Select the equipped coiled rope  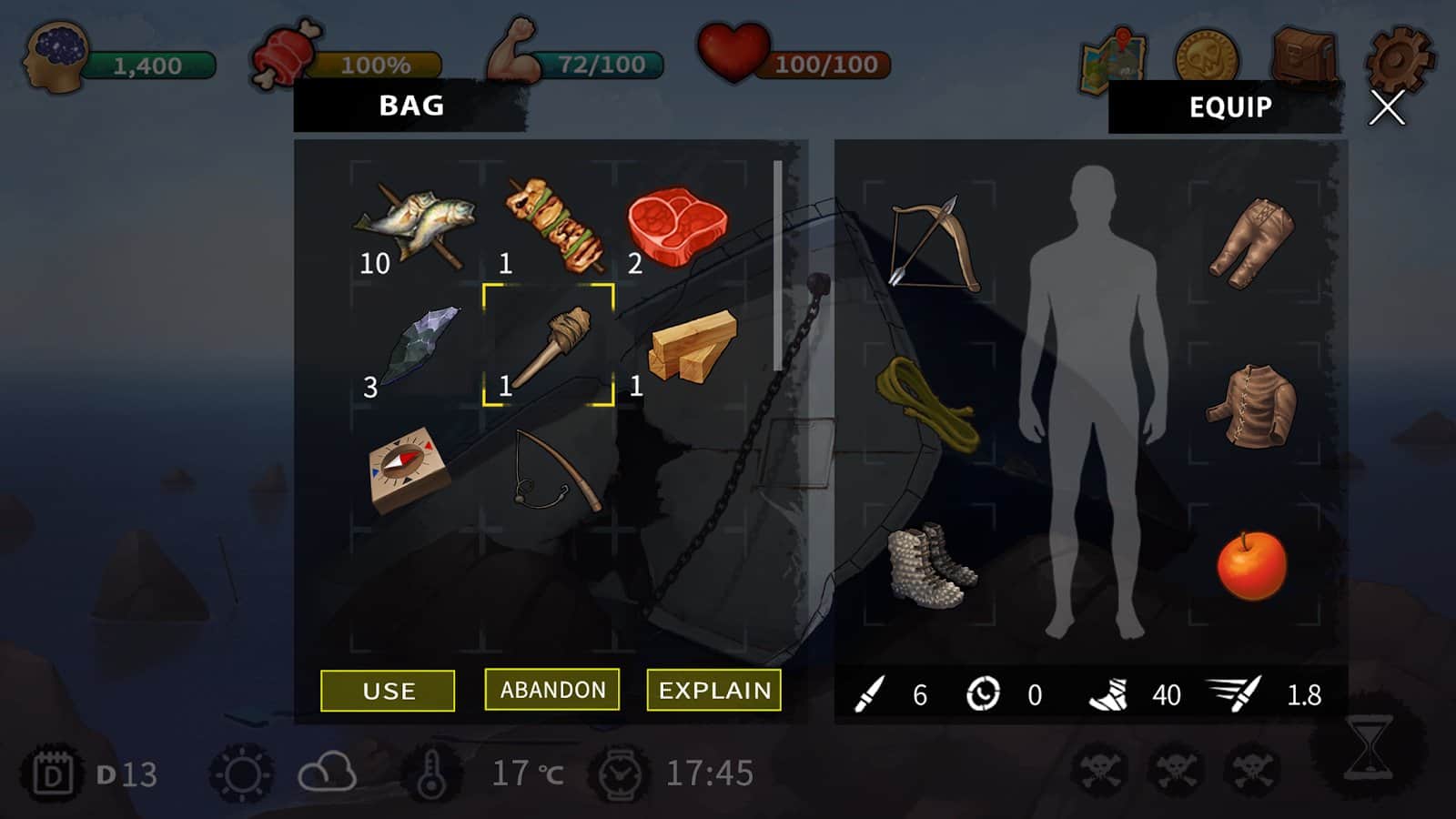point(927,403)
